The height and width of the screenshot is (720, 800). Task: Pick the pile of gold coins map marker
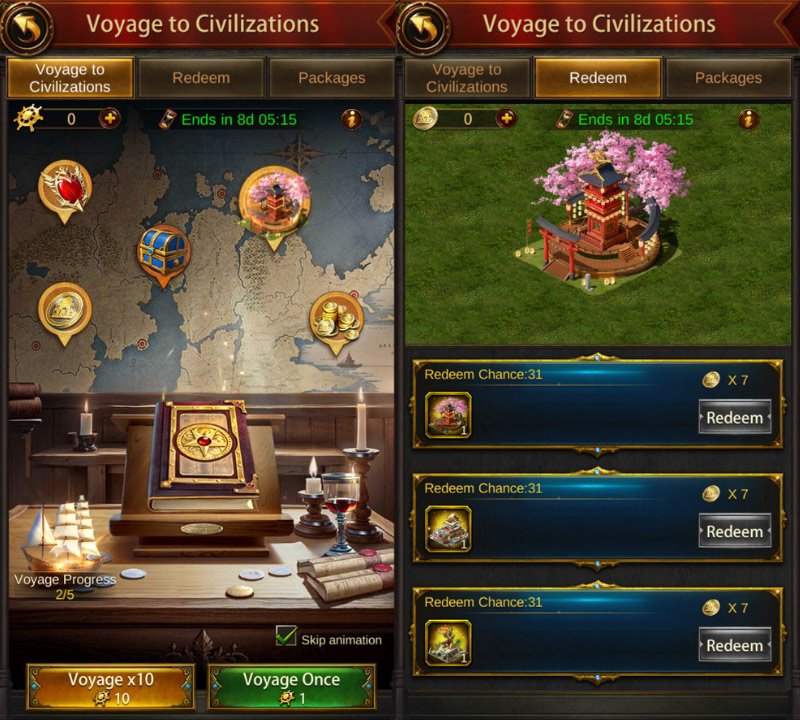[336, 320]
